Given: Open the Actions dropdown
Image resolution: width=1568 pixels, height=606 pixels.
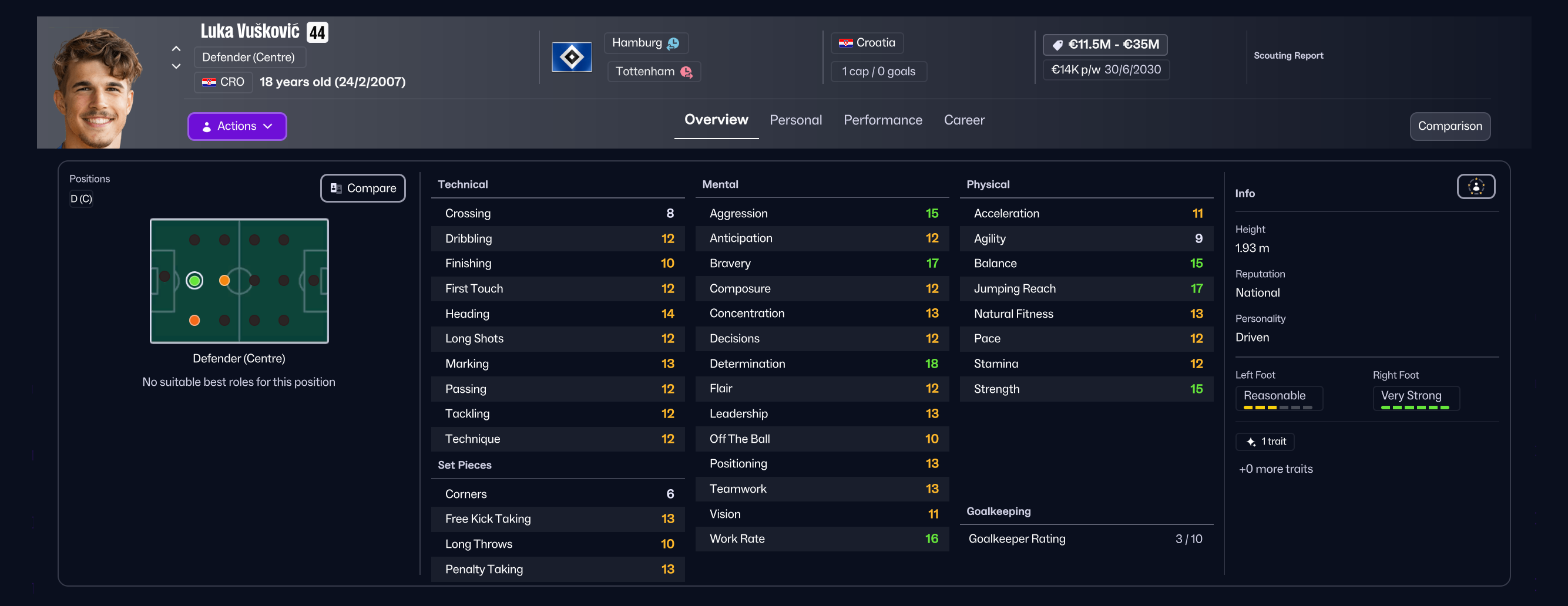Looking at the screenshot, I should 237,126.
